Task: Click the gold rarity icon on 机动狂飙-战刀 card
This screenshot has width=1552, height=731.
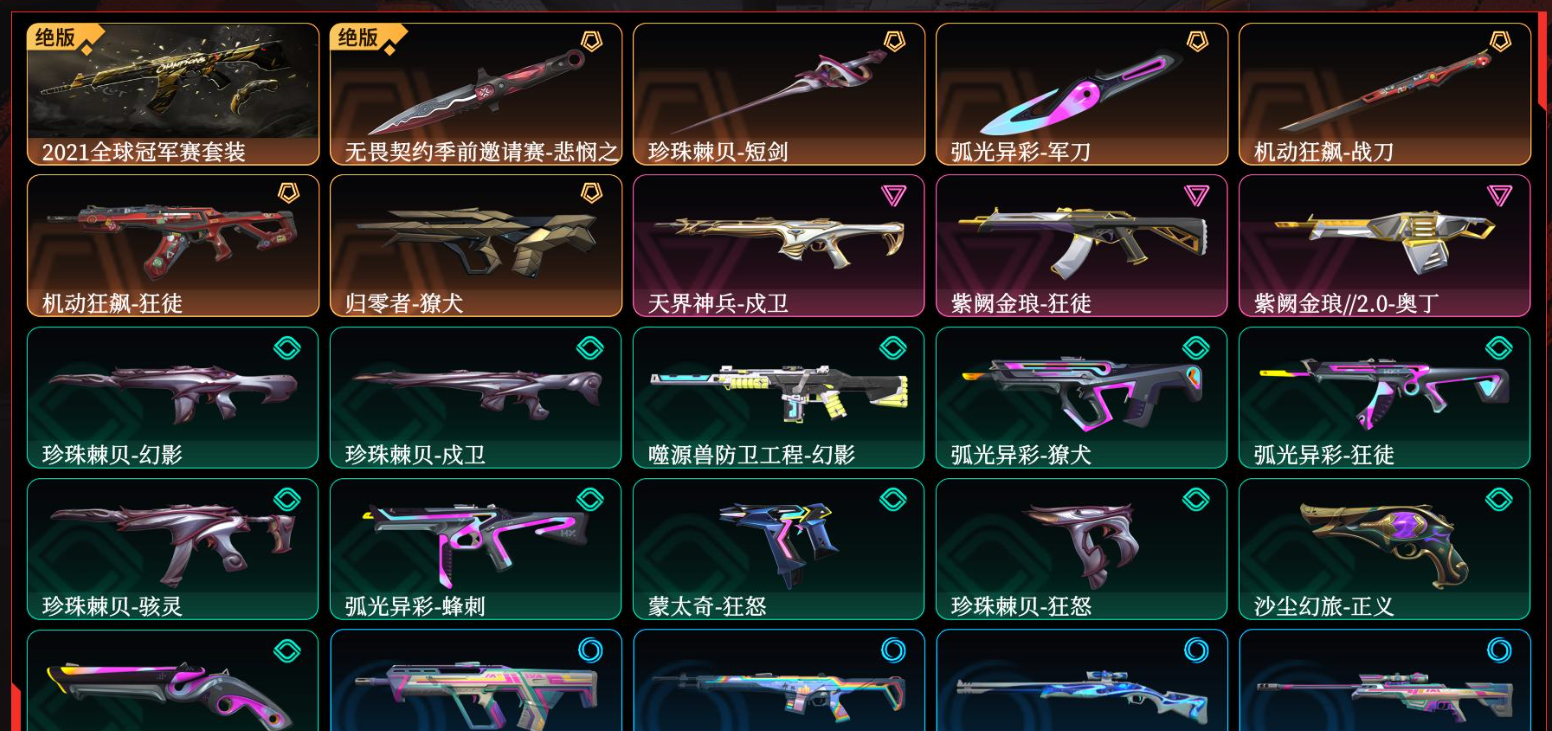Action: click(1500, 41)
